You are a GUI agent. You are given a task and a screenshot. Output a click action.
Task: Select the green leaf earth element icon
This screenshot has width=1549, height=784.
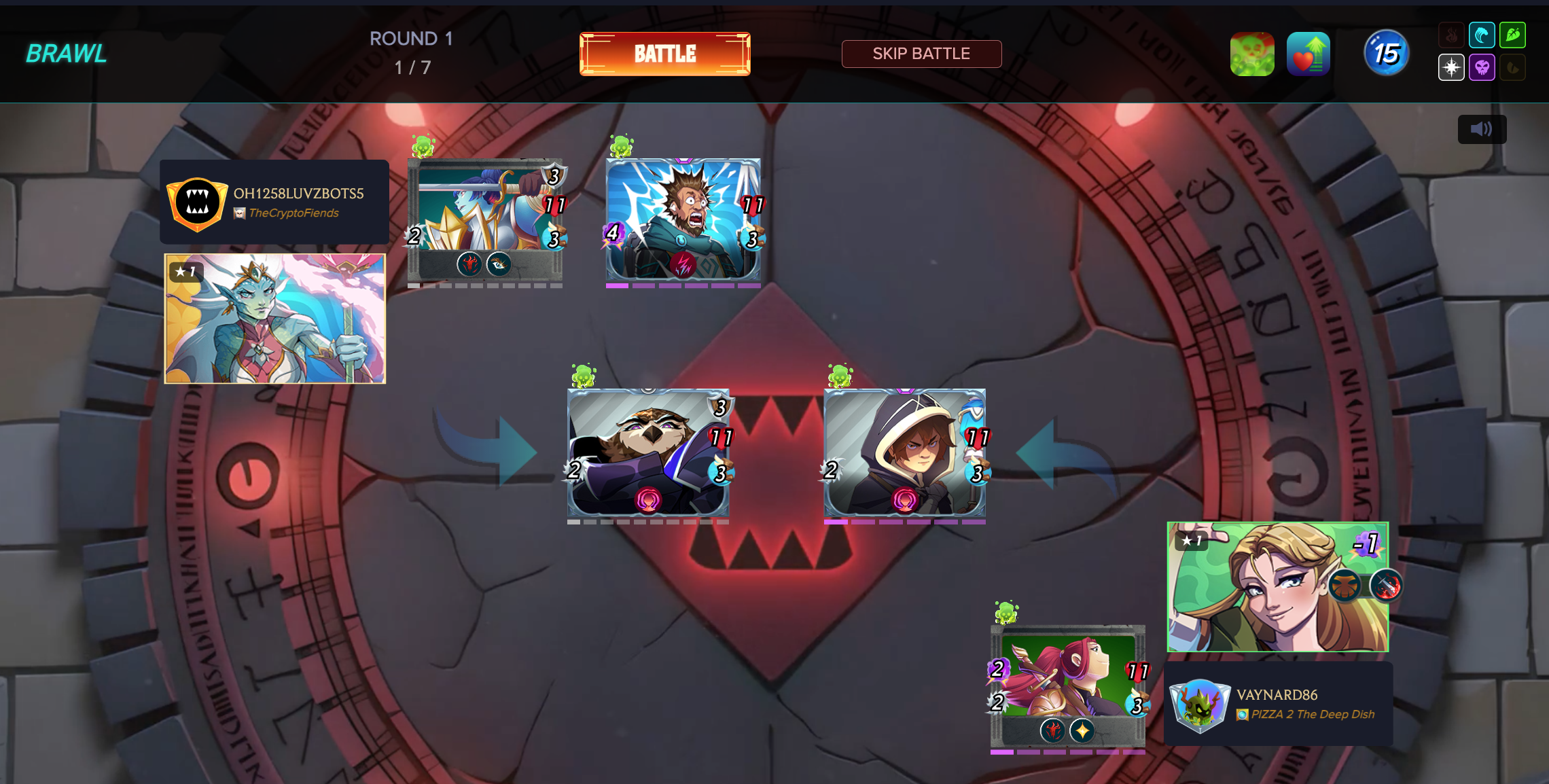pos(1512,35)
